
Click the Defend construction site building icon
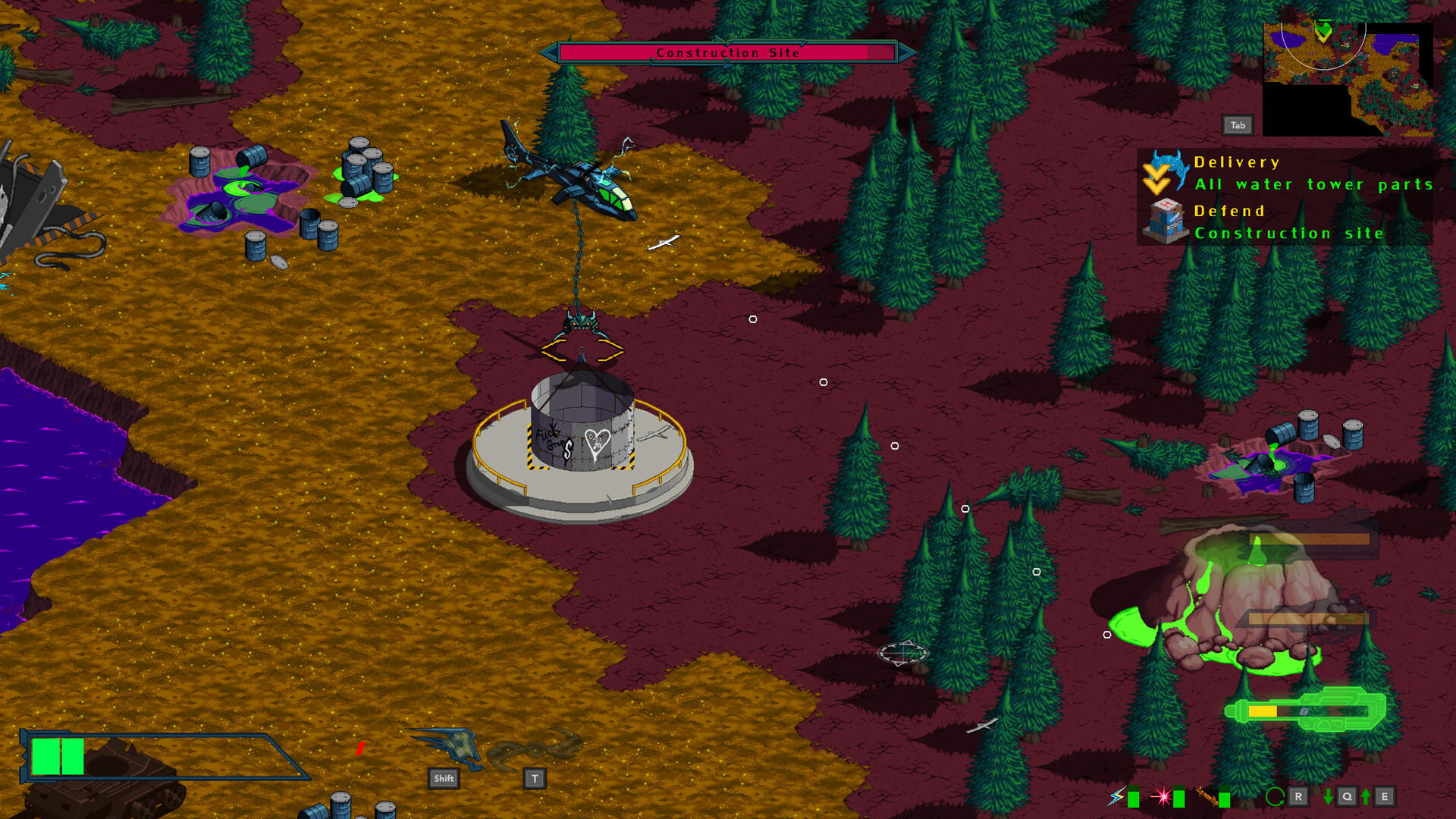[x=1166, y=221]
